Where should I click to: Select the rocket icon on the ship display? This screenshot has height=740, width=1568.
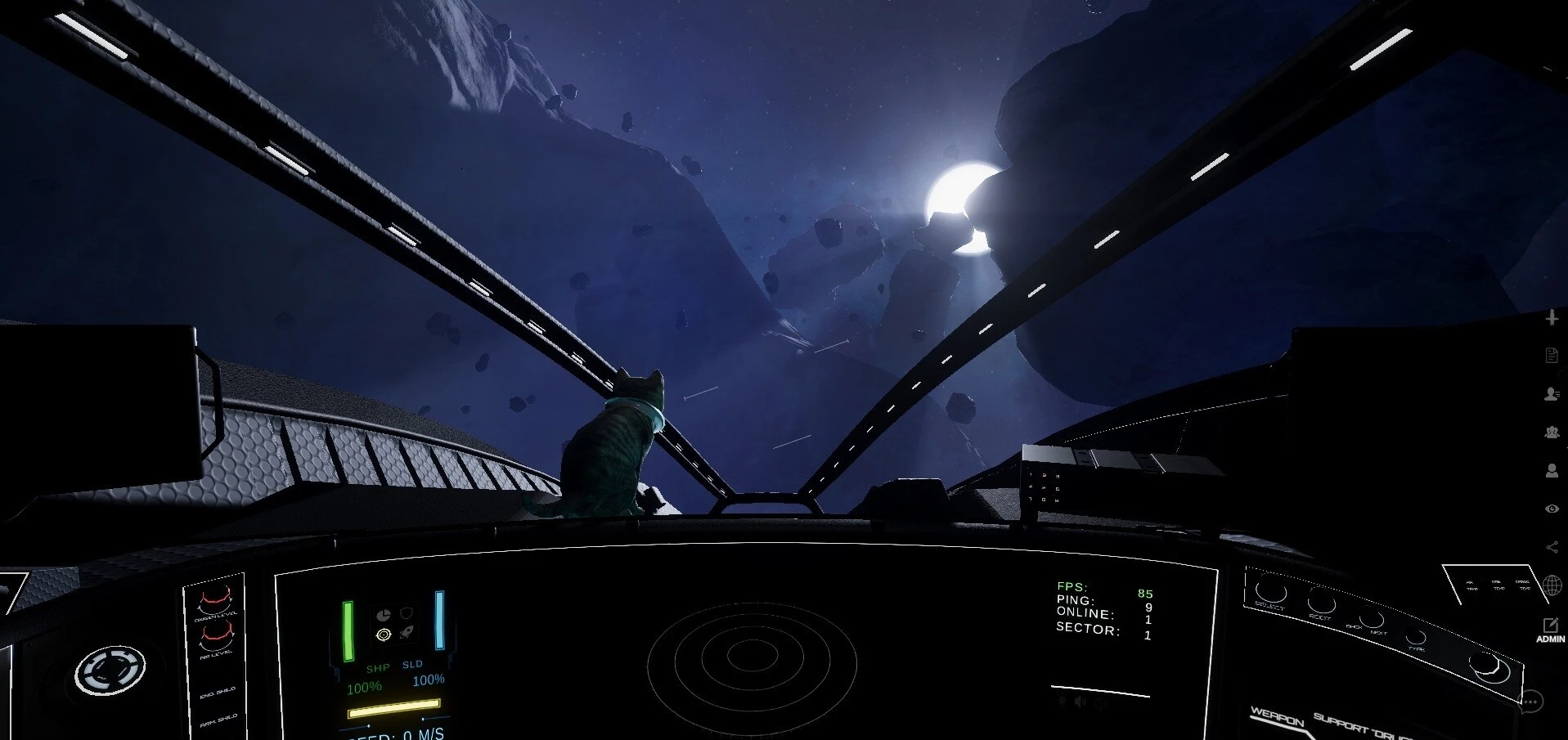click(x=407, y=633)
